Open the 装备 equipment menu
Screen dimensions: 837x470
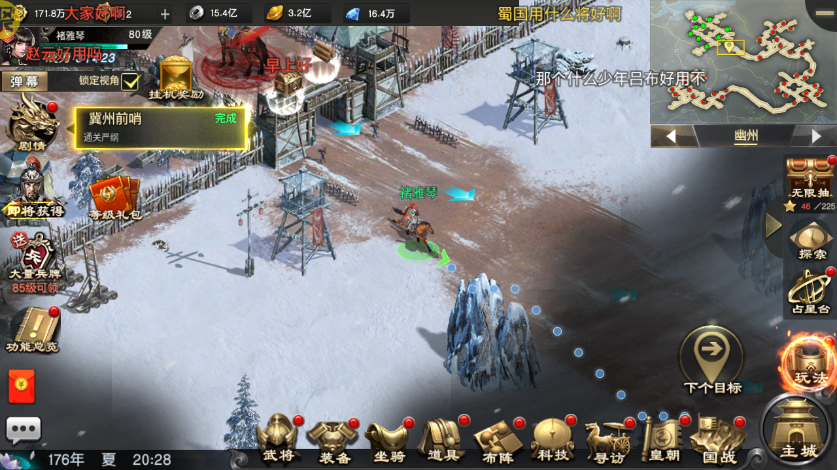click(334, 436)
